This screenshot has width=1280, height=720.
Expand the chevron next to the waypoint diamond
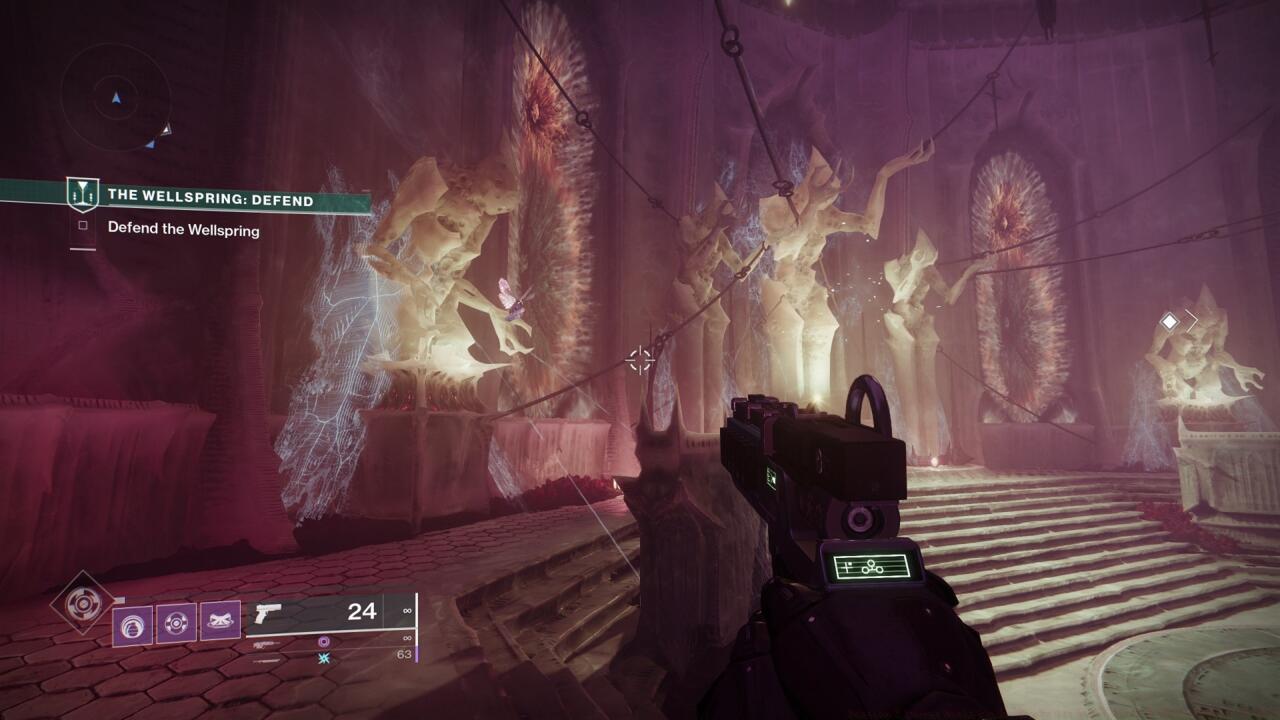pyautogui.click(x=1192, y=321)
